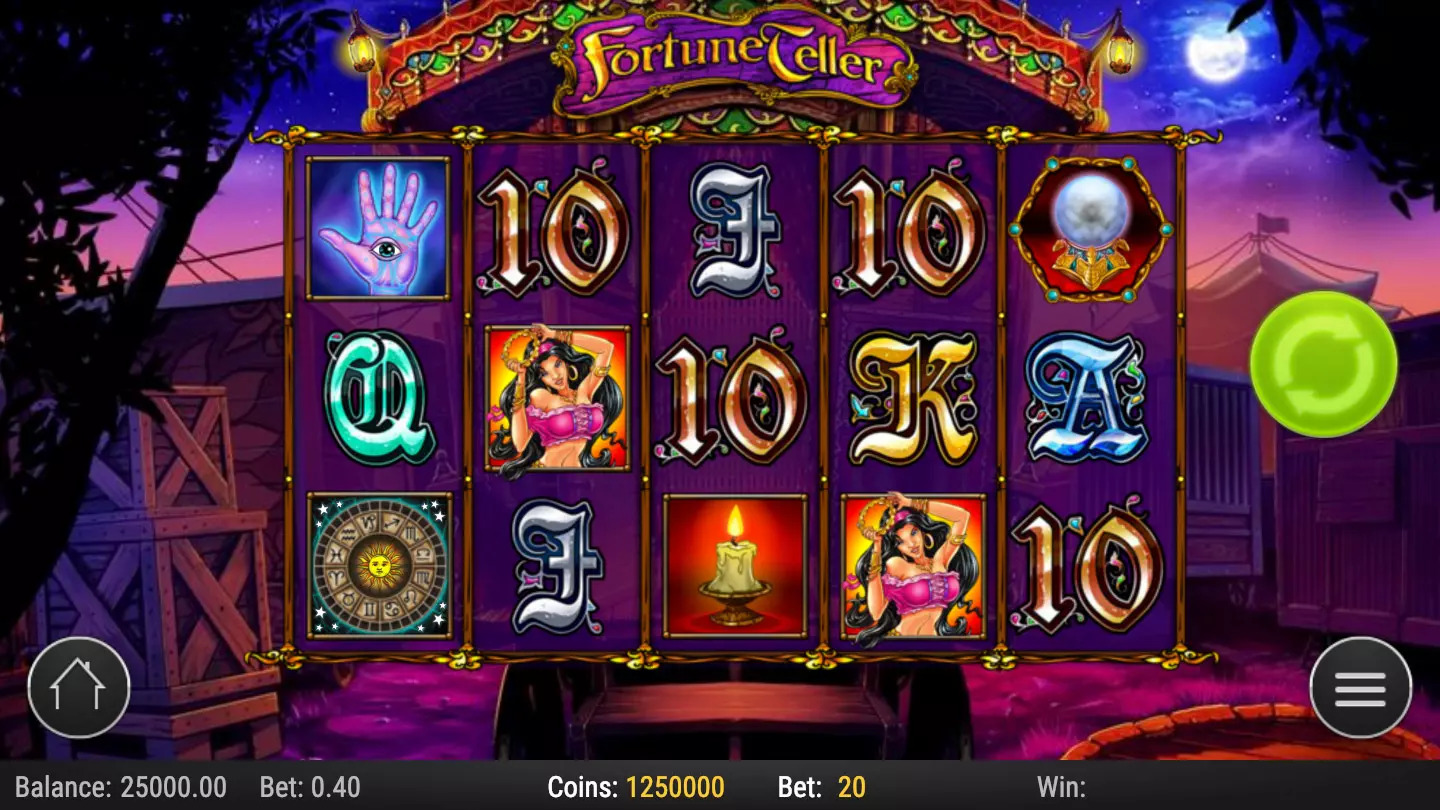
Task: Select the fortune teller girl symbol
Action: click(x=555, y=398)
